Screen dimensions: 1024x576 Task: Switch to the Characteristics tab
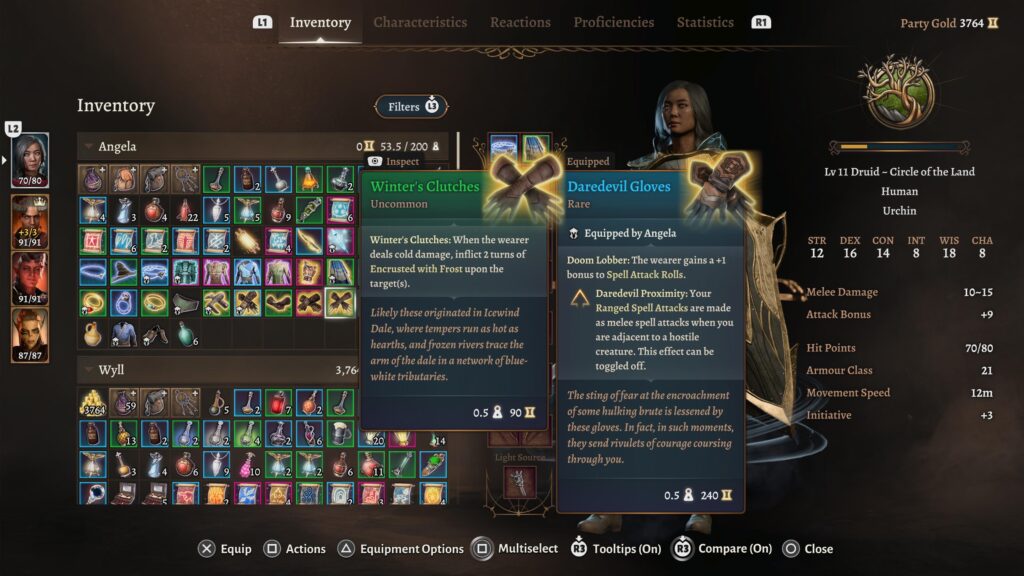click(x=420, y=22)
